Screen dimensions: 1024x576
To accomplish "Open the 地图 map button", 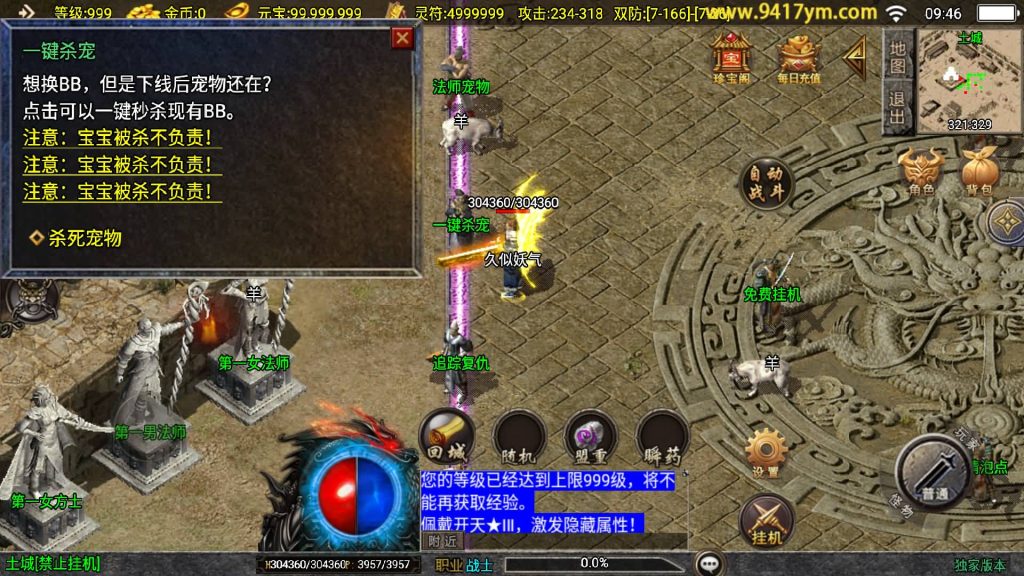I will click(x=897, y=56).
